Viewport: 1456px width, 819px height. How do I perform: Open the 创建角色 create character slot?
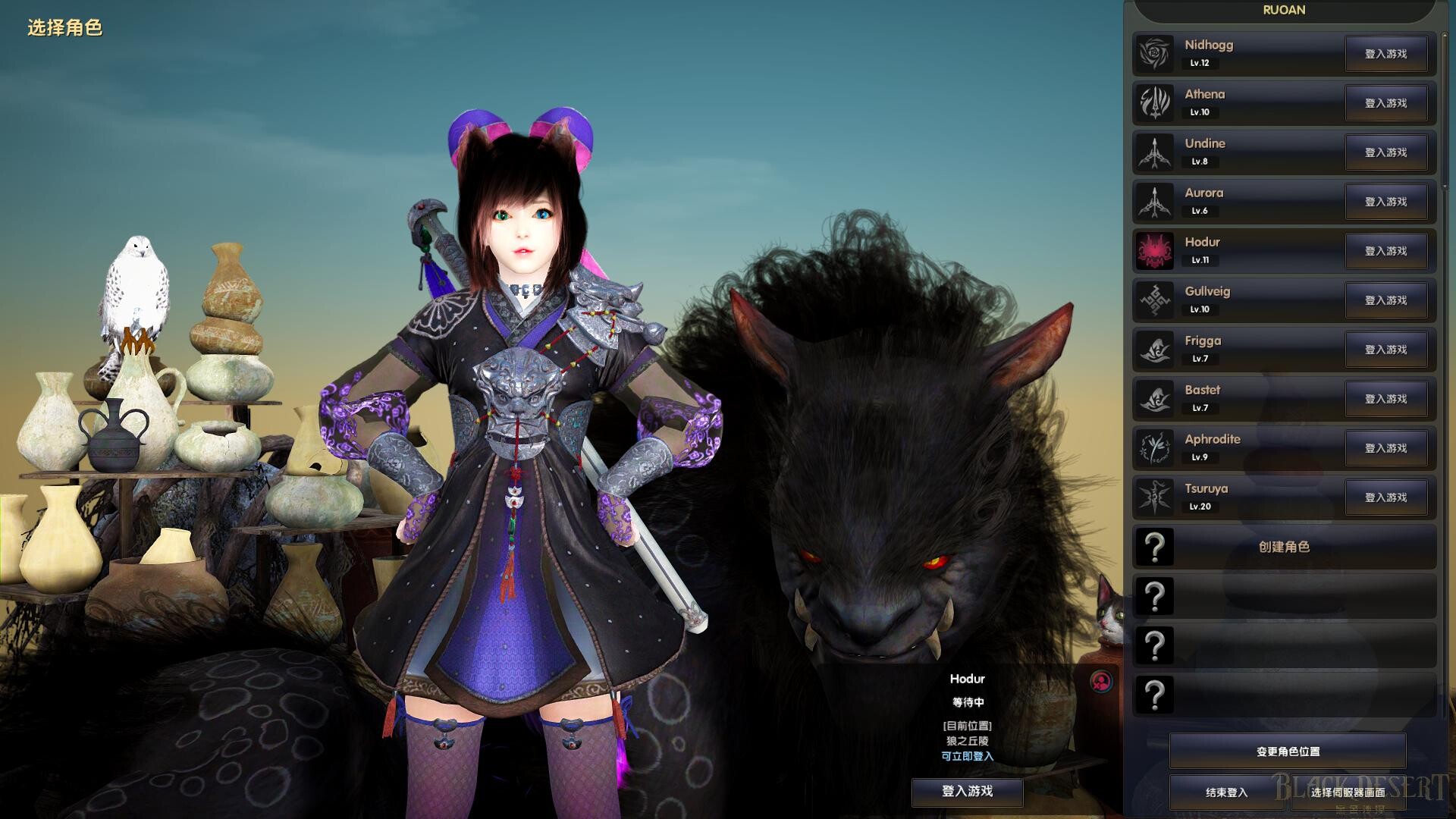1284,547
